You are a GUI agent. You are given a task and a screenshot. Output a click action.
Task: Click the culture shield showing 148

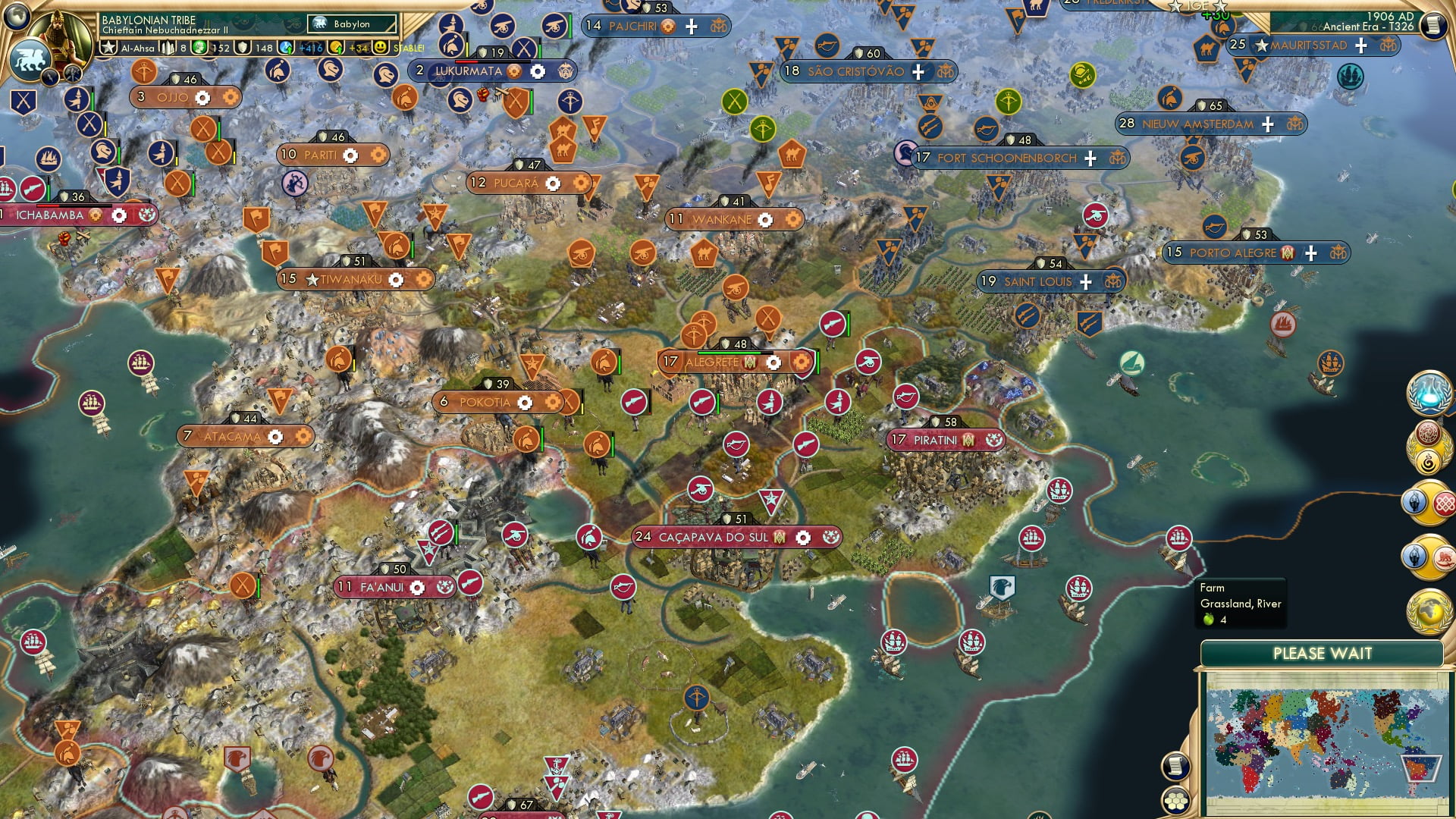[244, 47]
